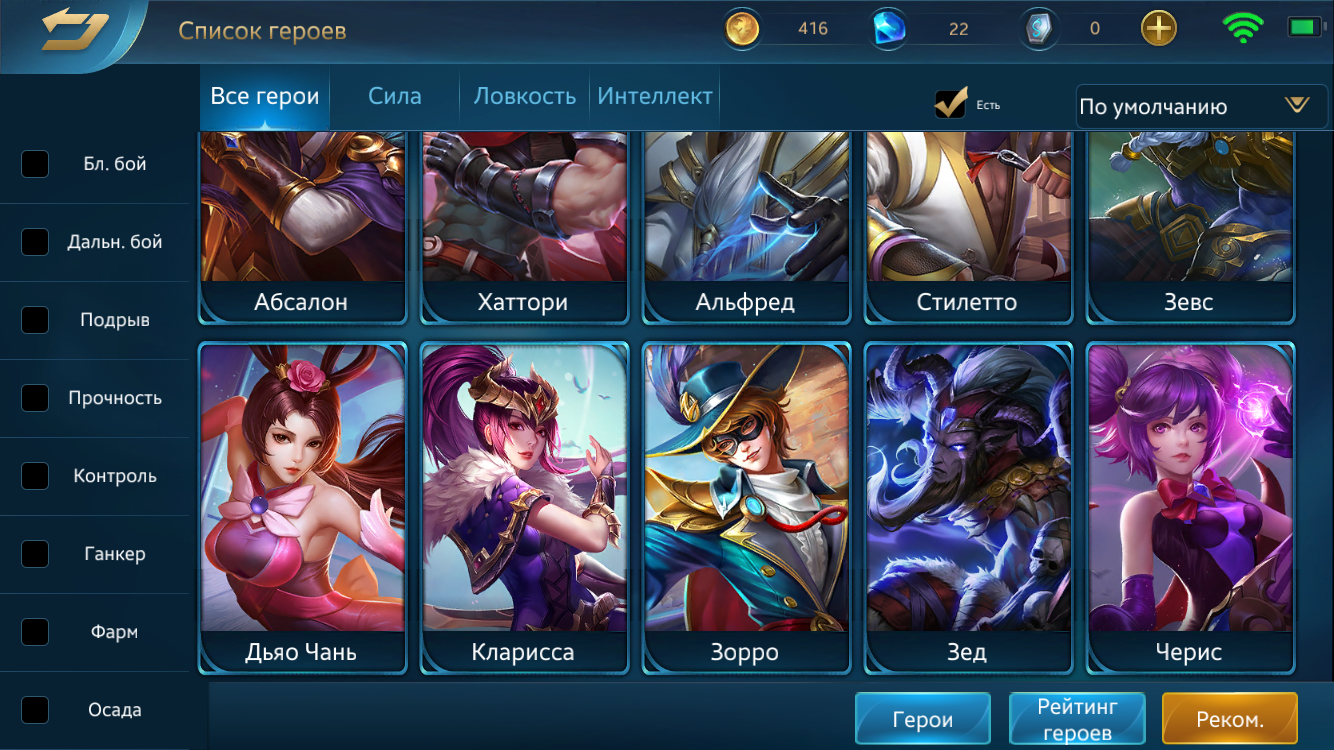Click the Wi-Fi signal indicator
Image resolution: width=1334 pixels, height=750 pixels.
point(1243,28)
